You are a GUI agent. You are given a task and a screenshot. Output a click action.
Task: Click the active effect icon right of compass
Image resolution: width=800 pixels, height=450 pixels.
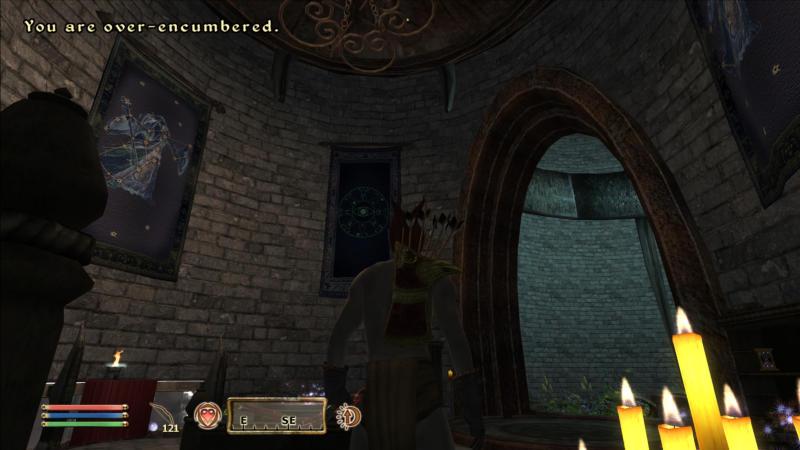pos(350,416)
